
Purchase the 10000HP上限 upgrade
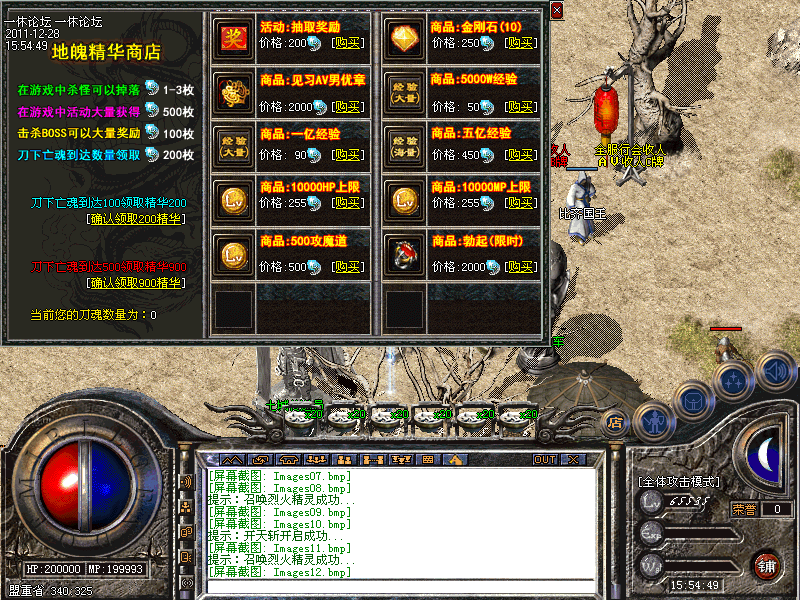click(x=347, y=203)
